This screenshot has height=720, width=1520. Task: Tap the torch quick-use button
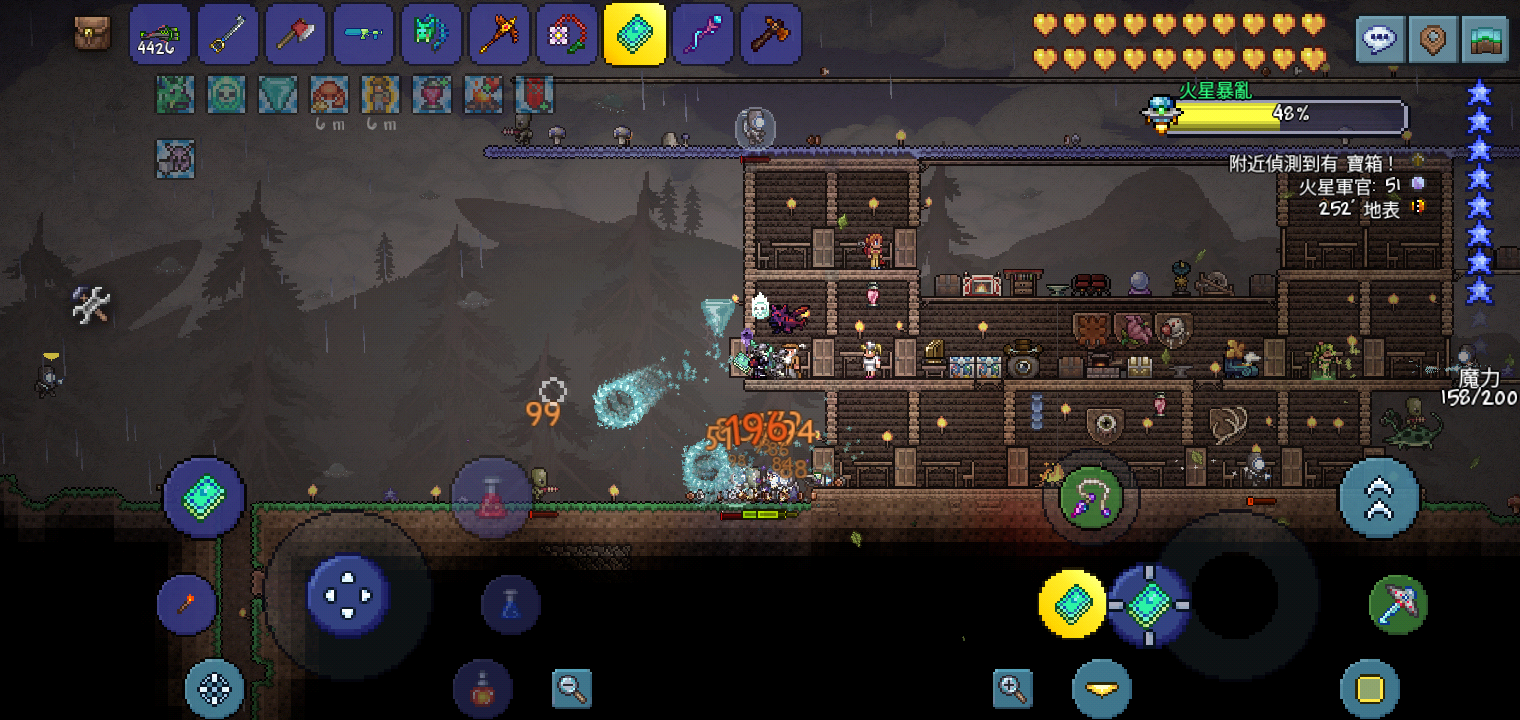[x=187, y=604]
